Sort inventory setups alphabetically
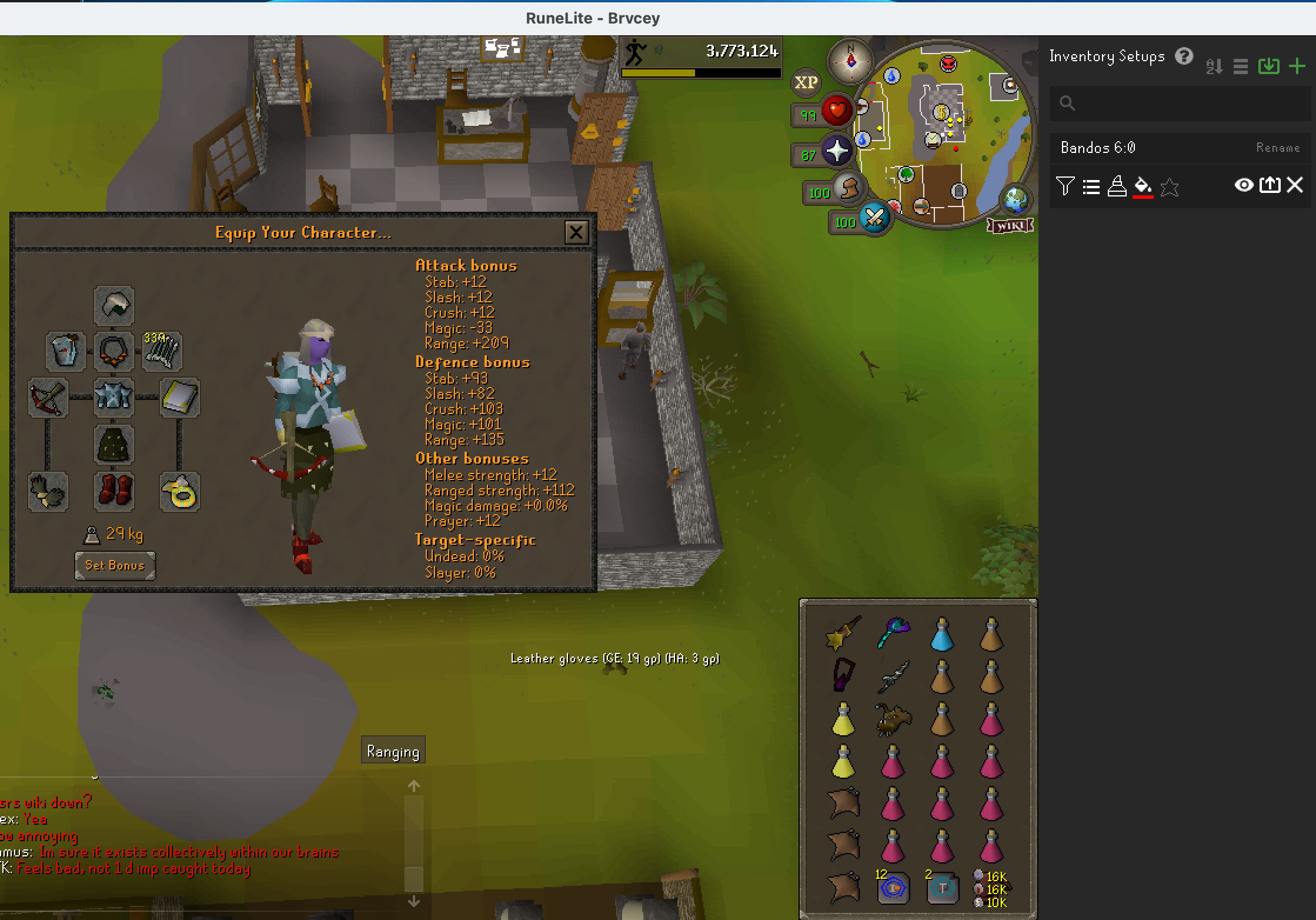Screen dimensions: 1316x920 [x=1213, y=66]
